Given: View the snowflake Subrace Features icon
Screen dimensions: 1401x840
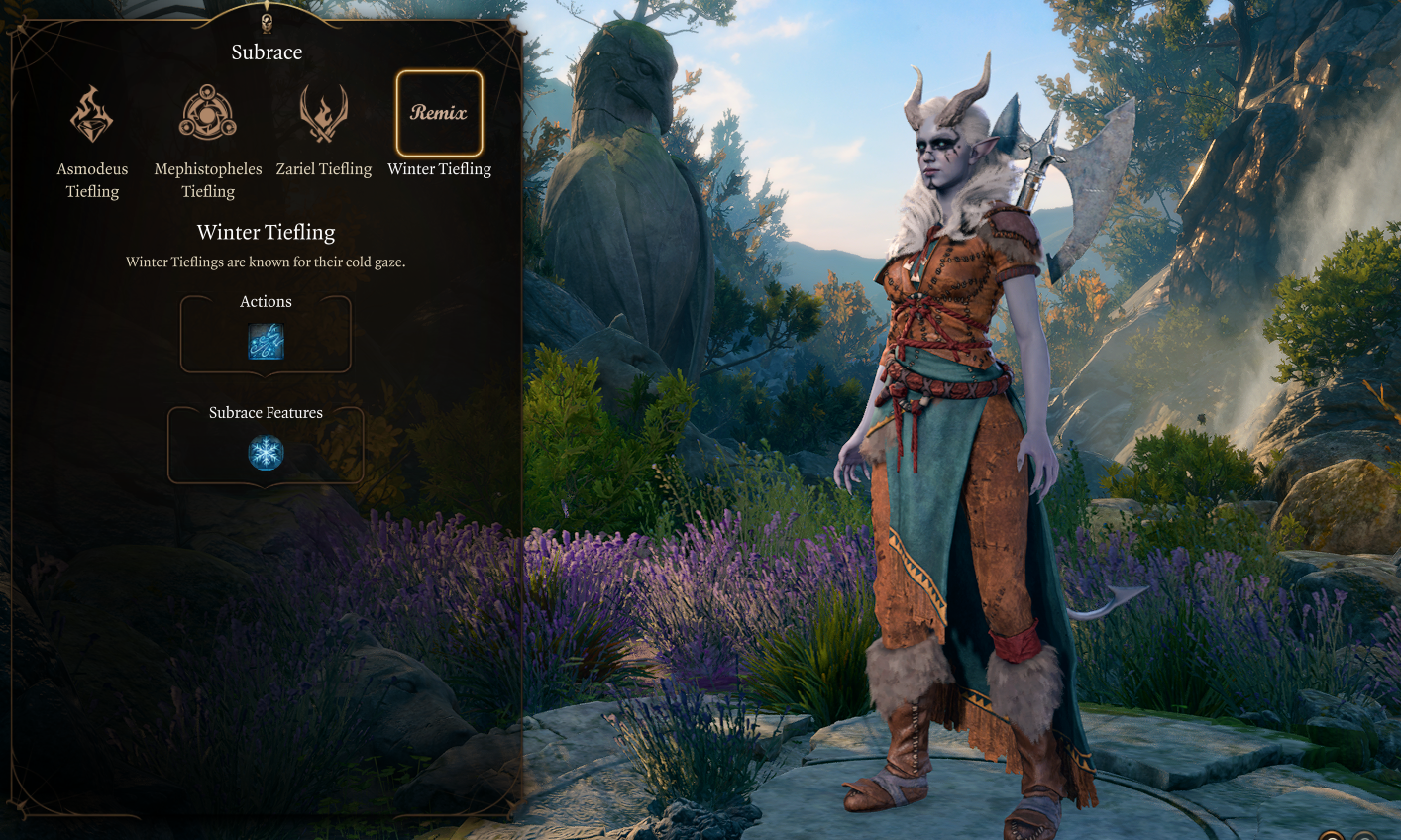Looking at the screenshot, I should (266, 453).
